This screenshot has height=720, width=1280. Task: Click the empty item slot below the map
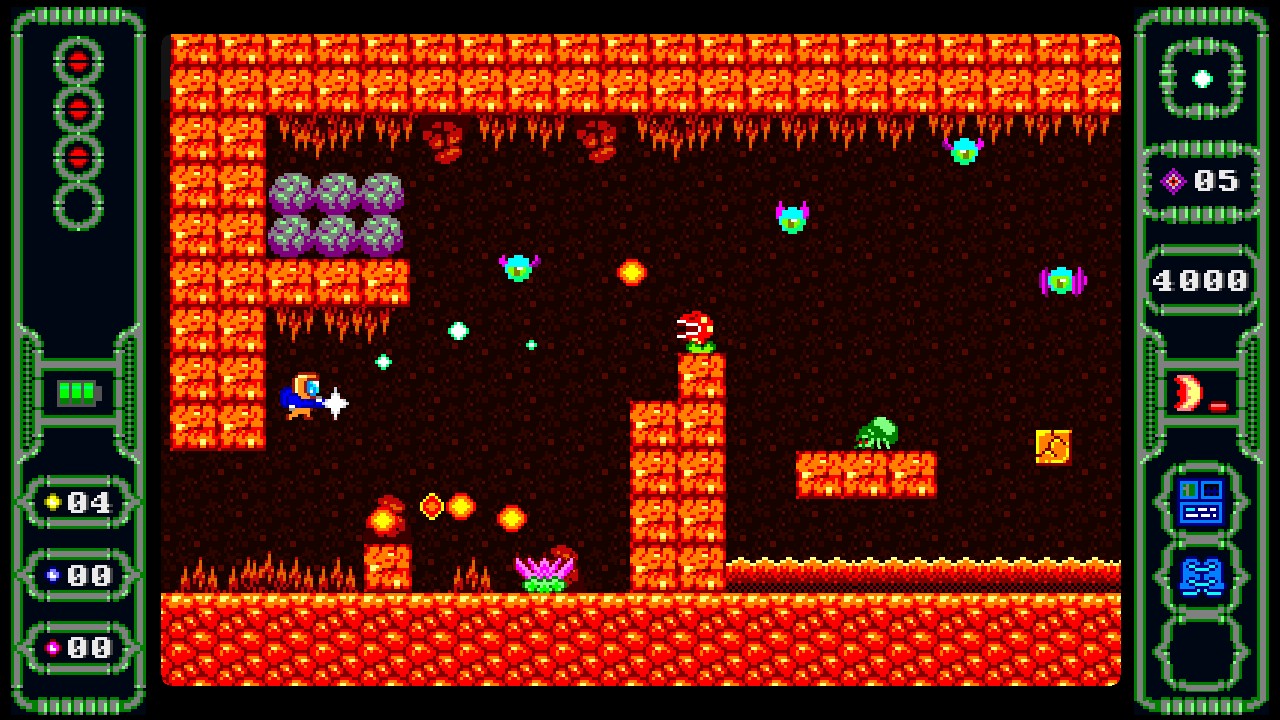[x=1201, y=652]
